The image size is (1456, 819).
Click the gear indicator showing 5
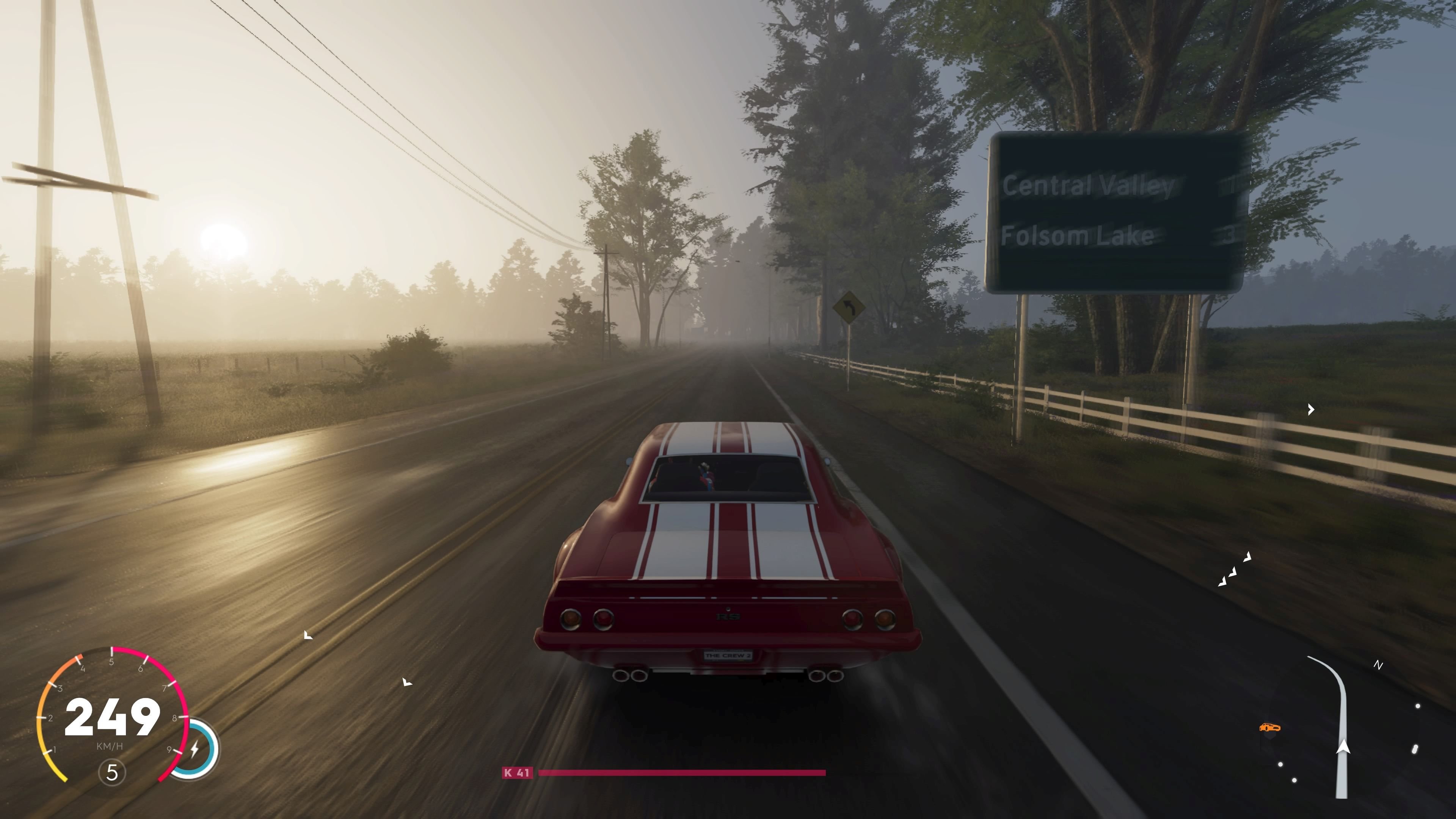coord(113,773)
